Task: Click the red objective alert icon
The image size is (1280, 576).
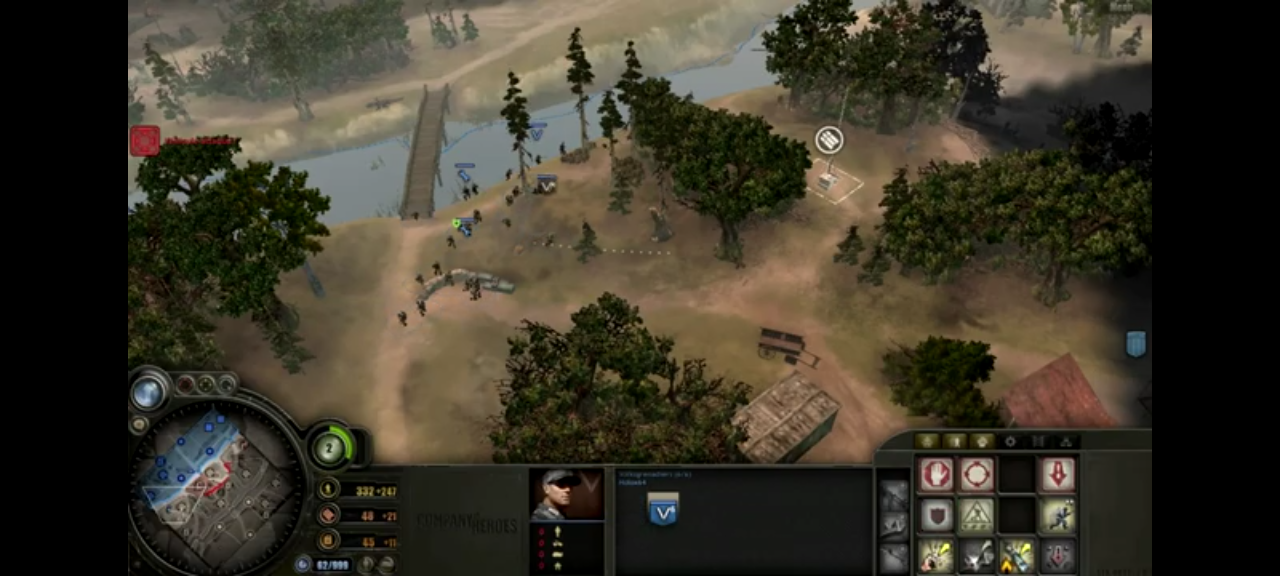Action: coord(145,141)
